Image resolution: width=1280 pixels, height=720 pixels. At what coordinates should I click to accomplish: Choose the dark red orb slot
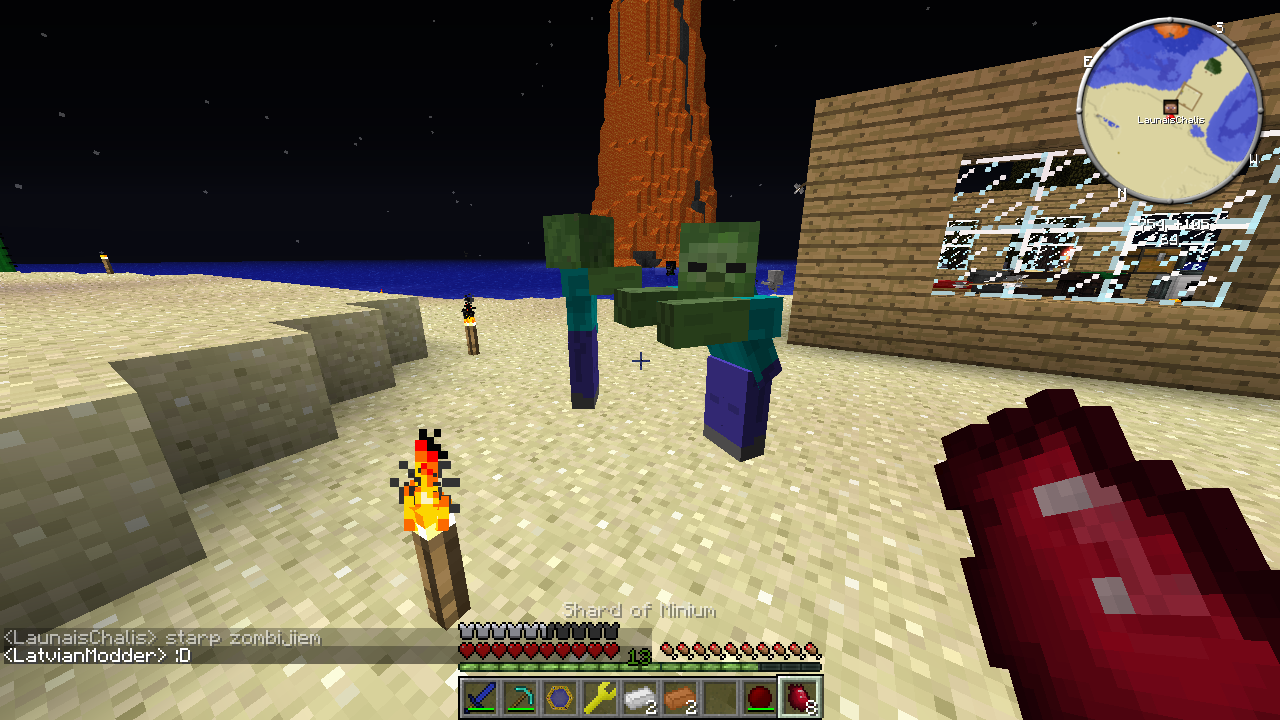coord(760,697)
